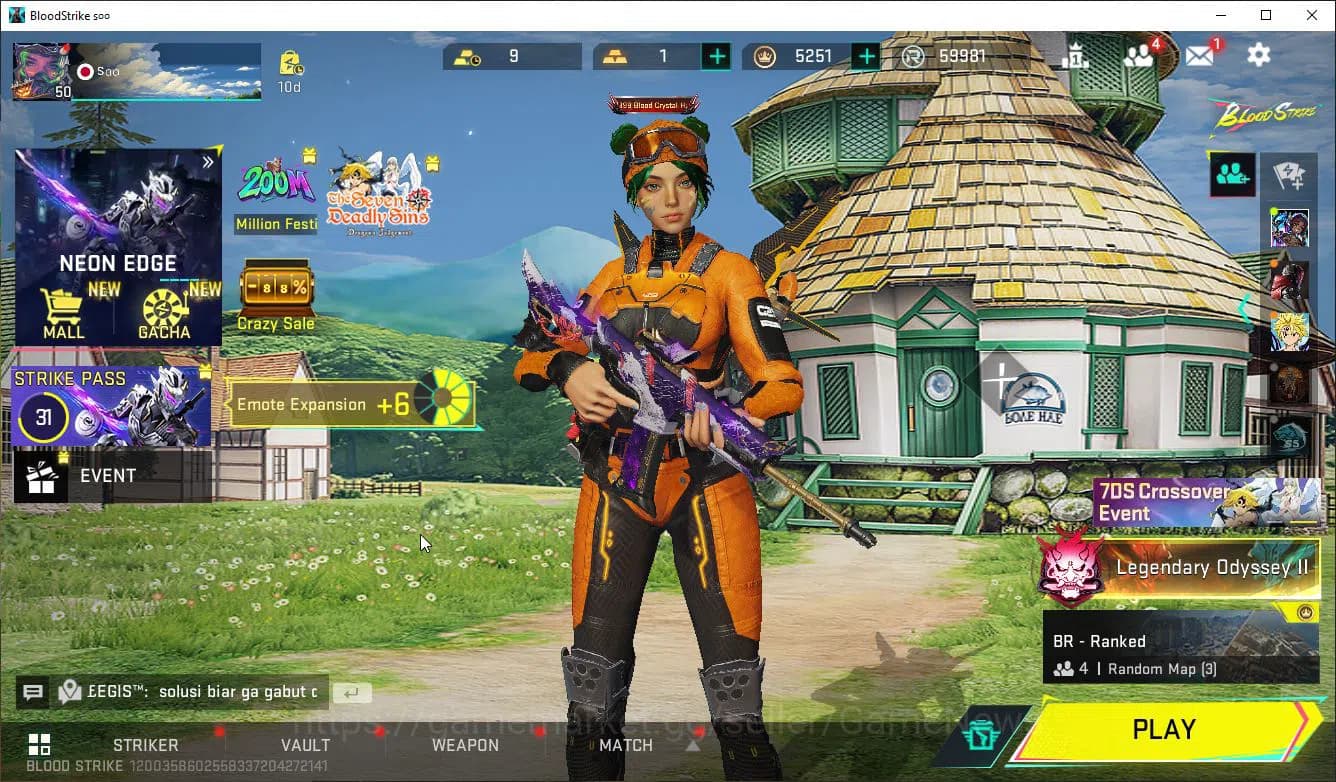The height and width of the screenshot is (782, 1336).
Task: Open the friends list icon
Action: tap(1140, 55)
